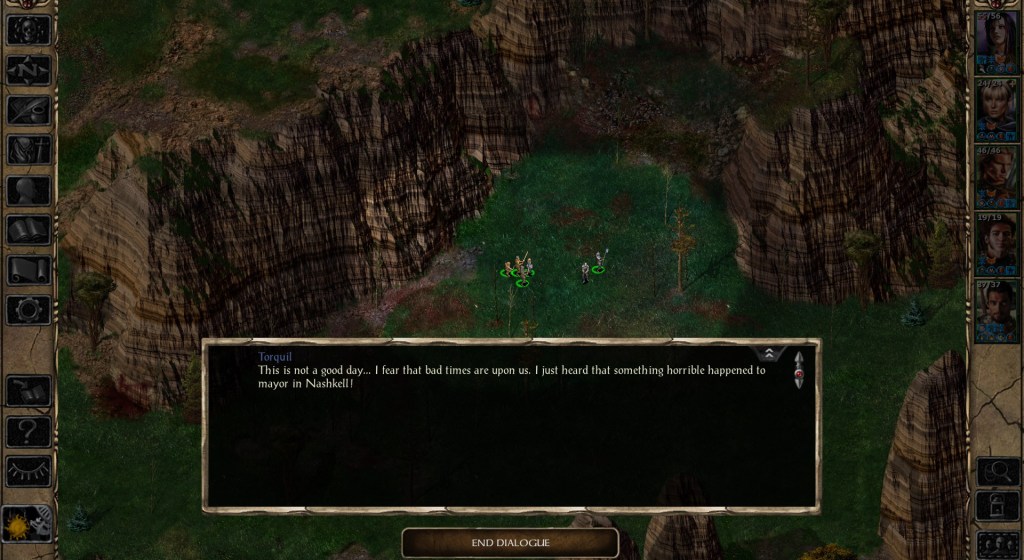Select the top party portrait with dark hair
This screenshot has width=1024, height=560.
[x=997, y=39]
